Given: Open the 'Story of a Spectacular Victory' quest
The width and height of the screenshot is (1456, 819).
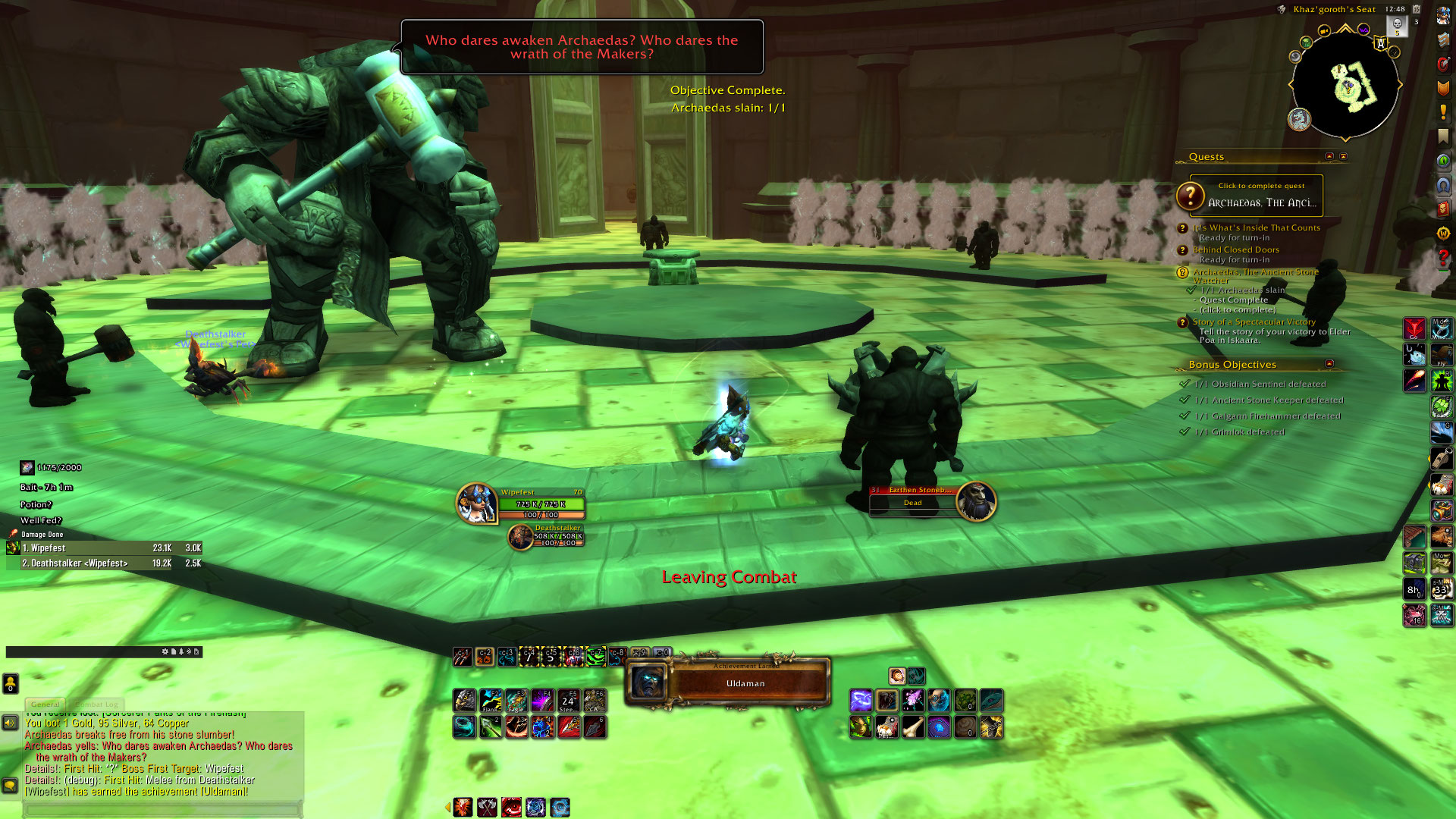Looking at the screenshot, I should tap(1254, 322).
